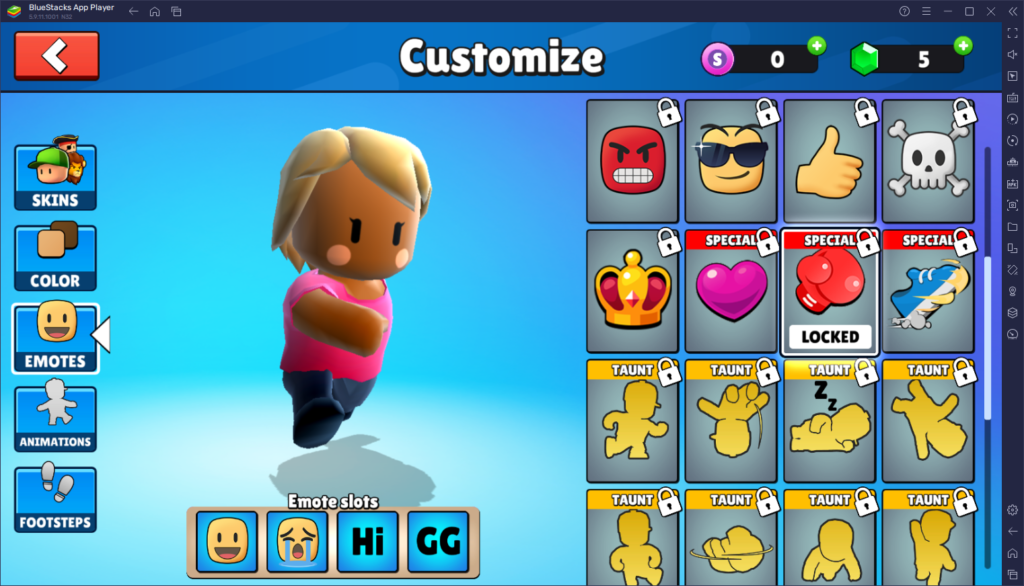Screen dimensions: 1024x586
Task: Select the smiling face emote slot
Action: [x=226, y=541]
